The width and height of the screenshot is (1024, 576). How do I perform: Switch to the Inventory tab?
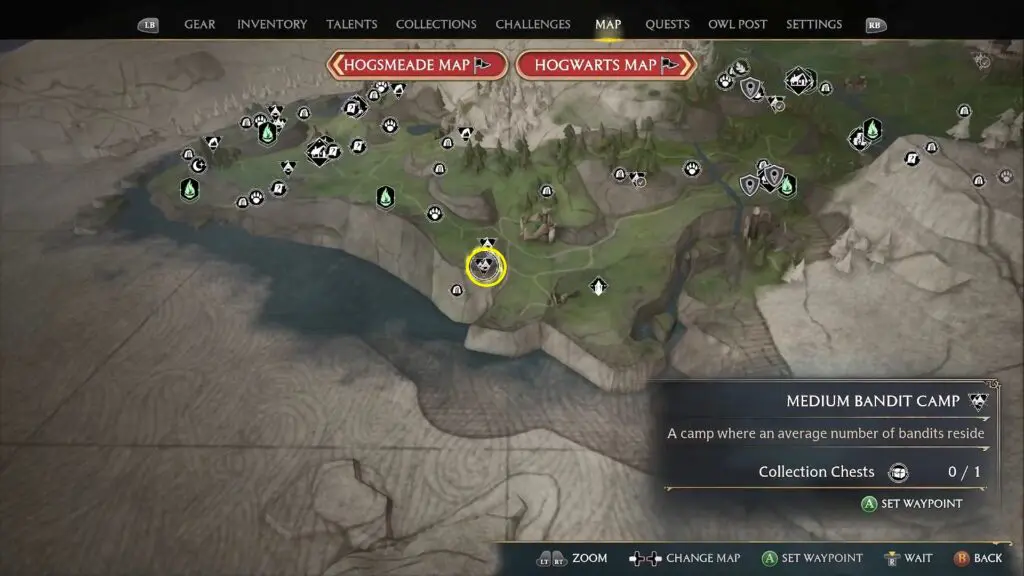tap(273, 24)
